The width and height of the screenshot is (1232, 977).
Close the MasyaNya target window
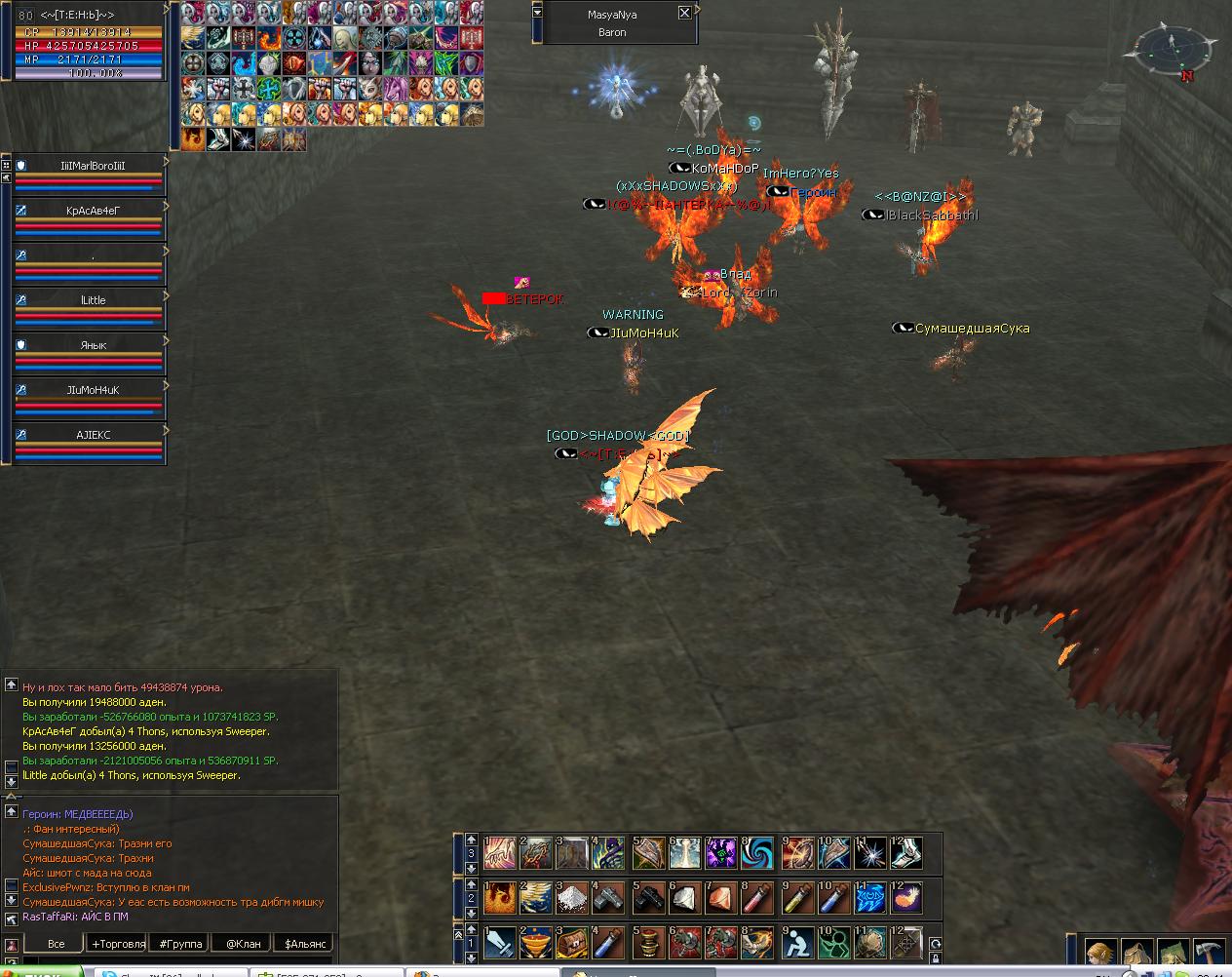coord(684,13)
